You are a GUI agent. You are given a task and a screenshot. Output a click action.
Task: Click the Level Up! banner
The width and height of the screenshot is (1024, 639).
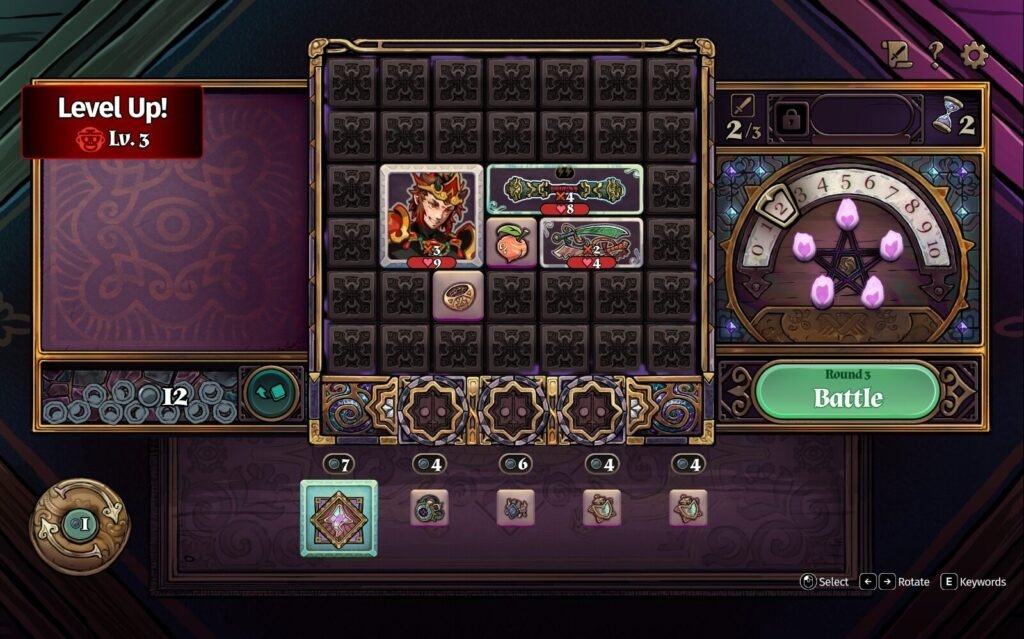coord(112,121)
